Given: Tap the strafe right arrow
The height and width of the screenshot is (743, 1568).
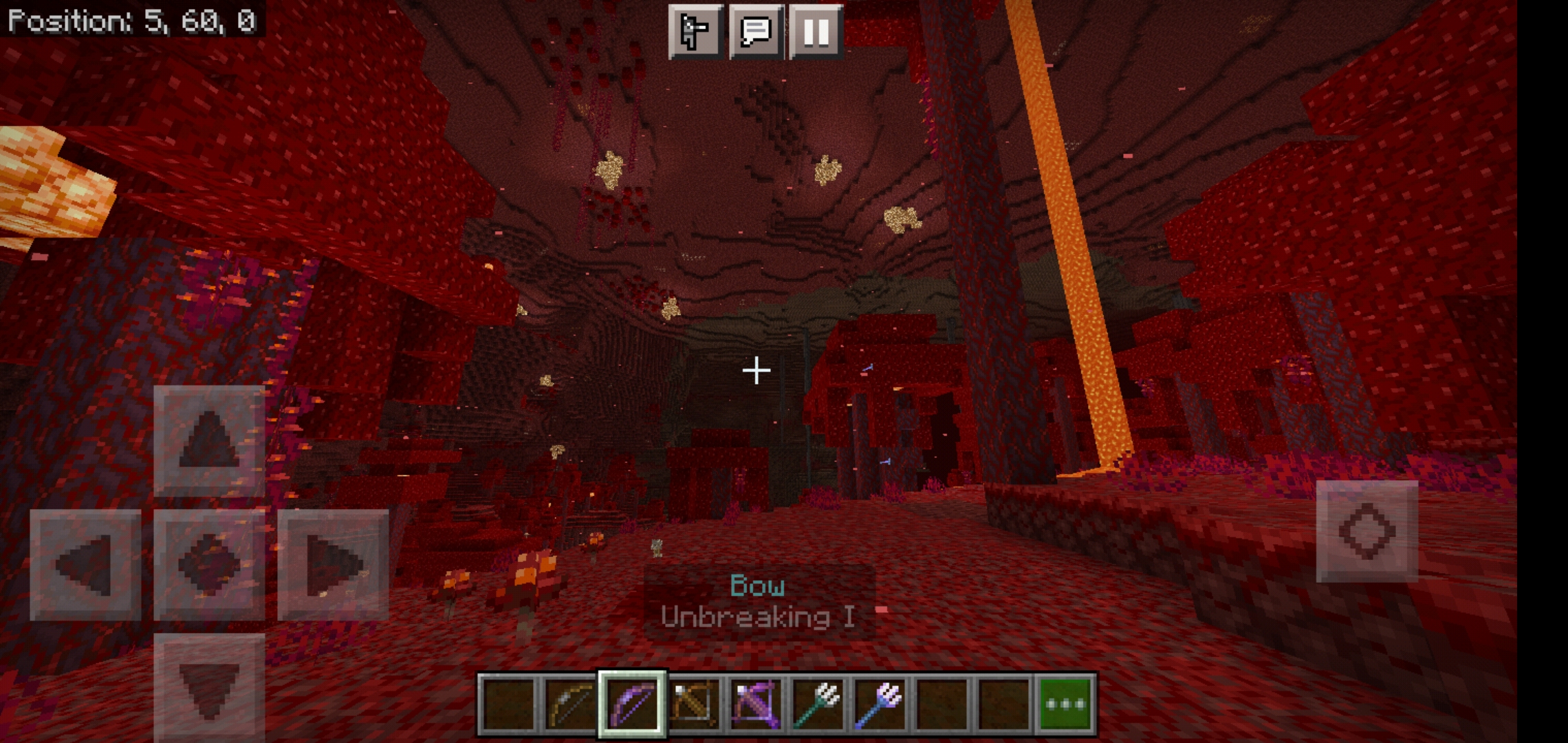Looking at the screenshot, I should [x=333, y=565].
